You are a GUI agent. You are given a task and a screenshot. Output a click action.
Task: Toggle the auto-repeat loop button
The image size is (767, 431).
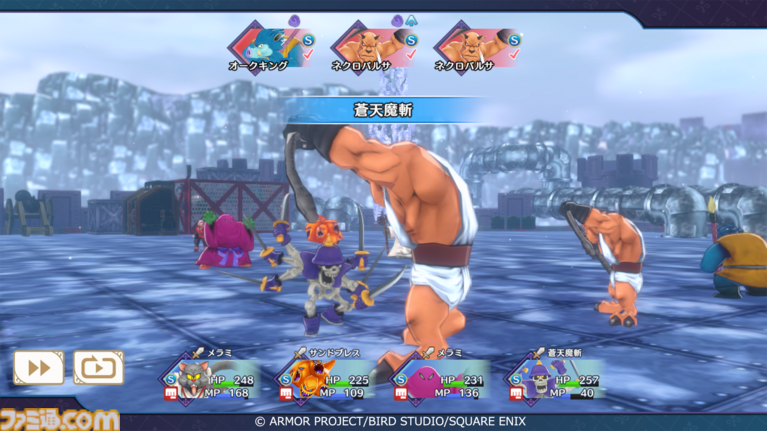point(98,368)
